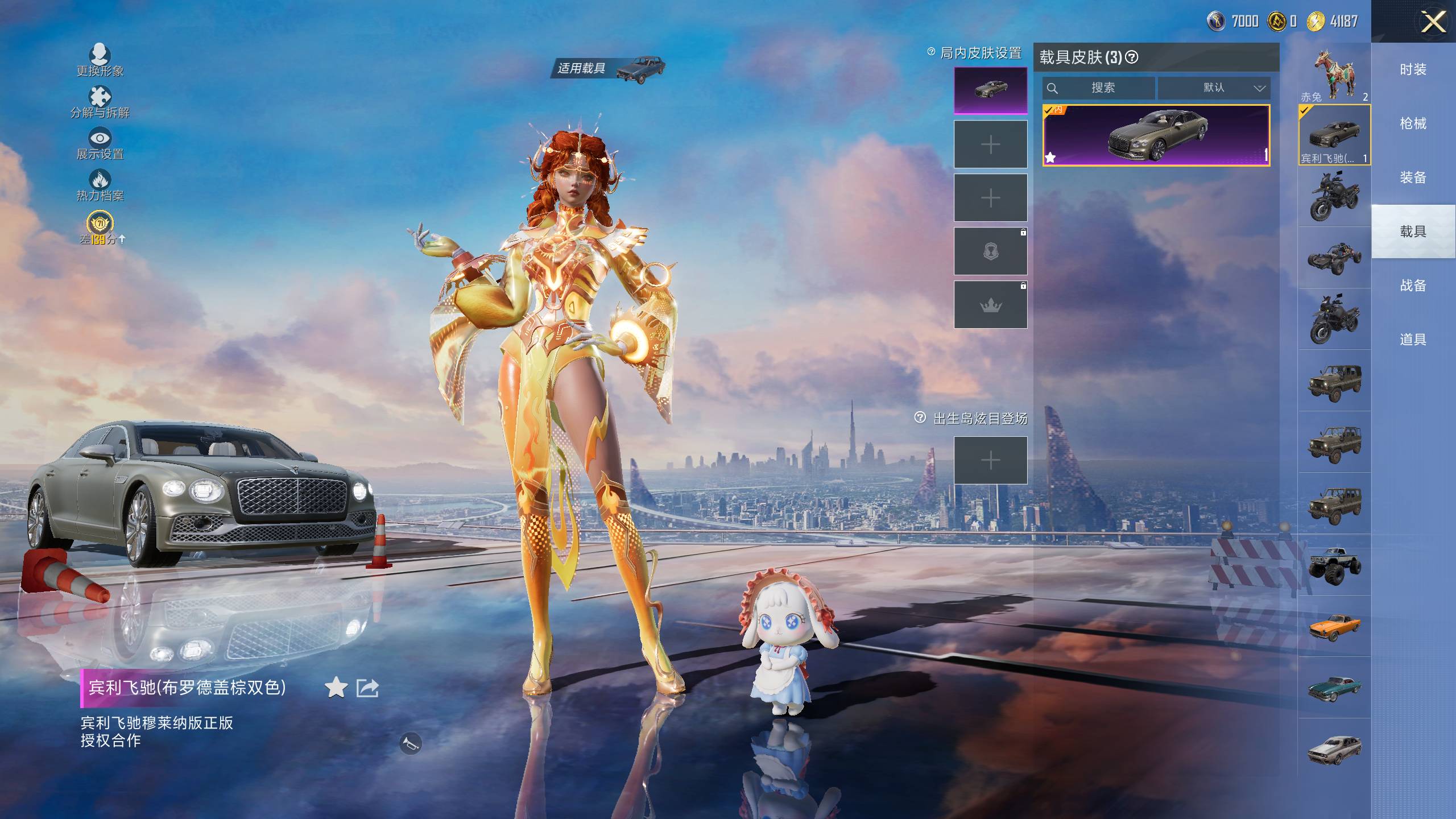Image resolution: width=1456 pixels, height=819 pixels.
Task: Open the 枪械 firearms tab
Action: click(1413, 123)
